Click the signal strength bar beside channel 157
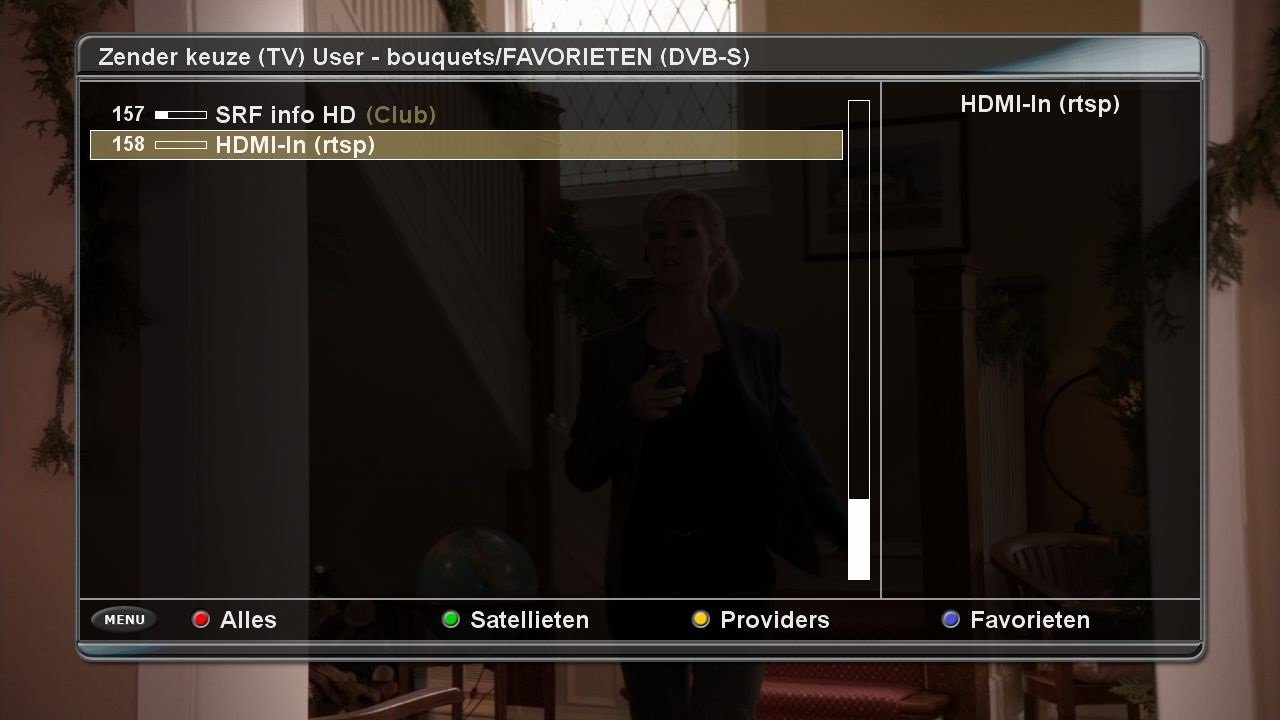This screenshot has width=1280, height=720. pyautogui.click(x=180, y=113)
